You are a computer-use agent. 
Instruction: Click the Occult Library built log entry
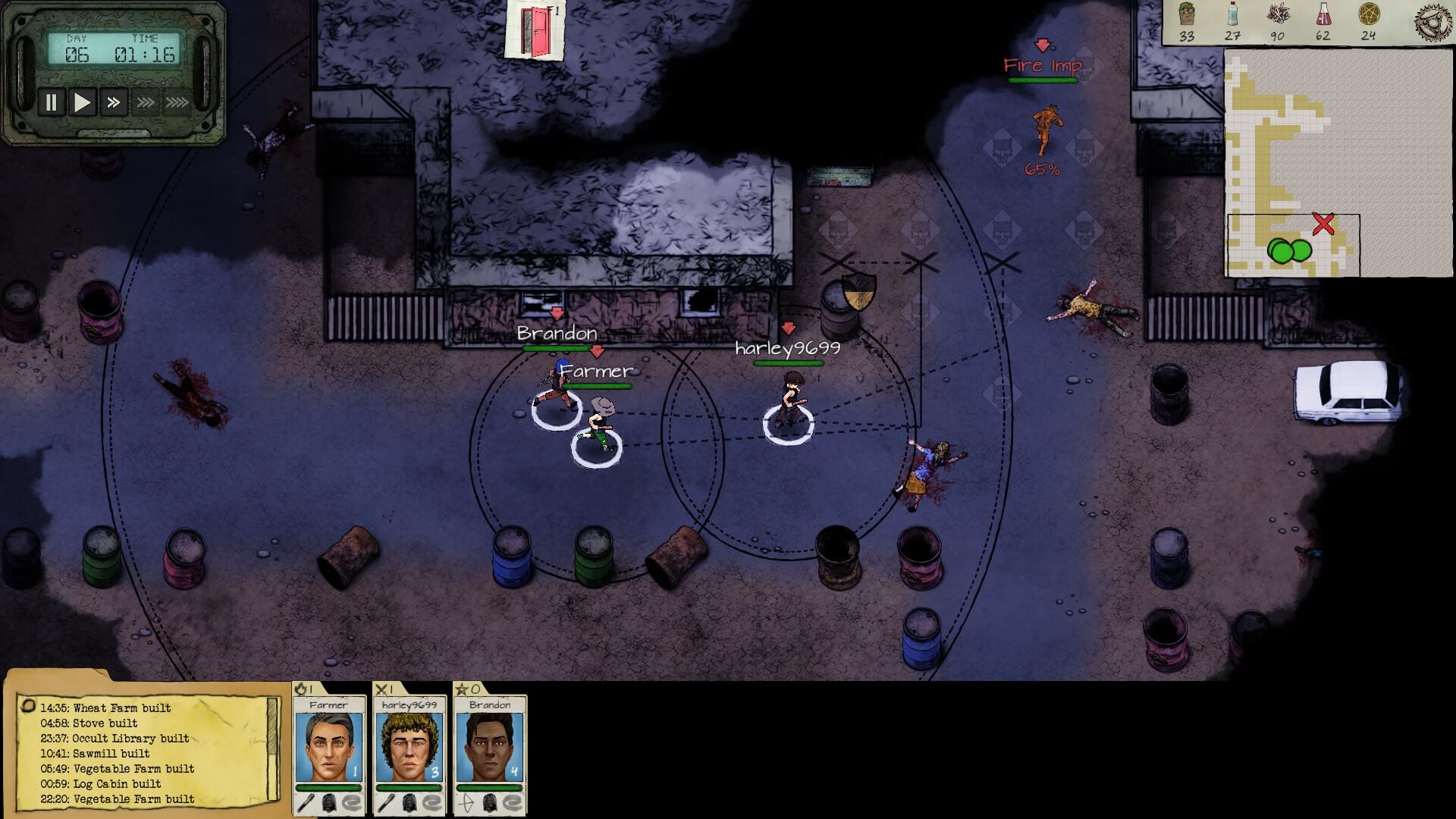click(115, 738)
